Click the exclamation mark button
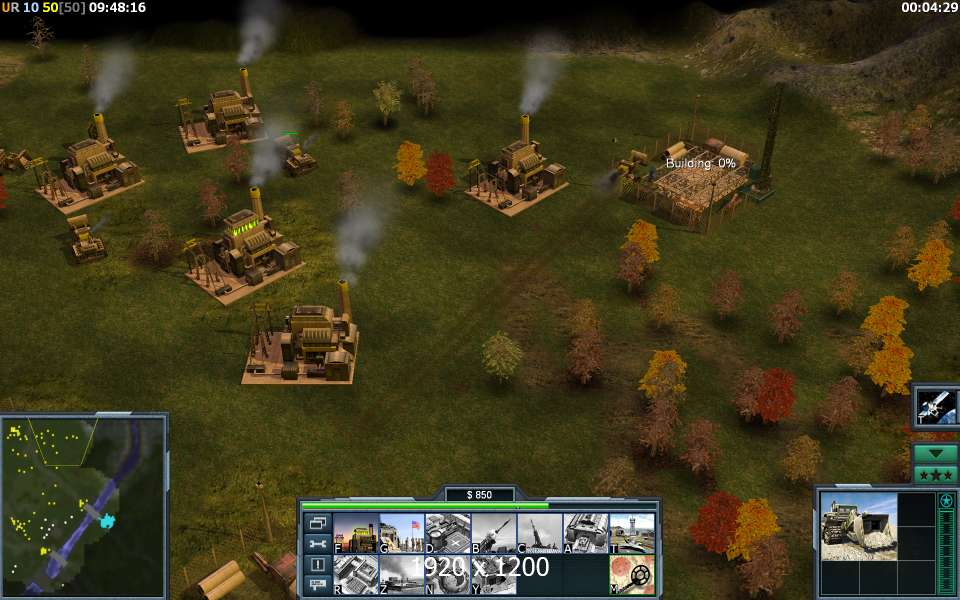Image resolution: width=960 pixels, height=600 pixels. click(318, 564)
